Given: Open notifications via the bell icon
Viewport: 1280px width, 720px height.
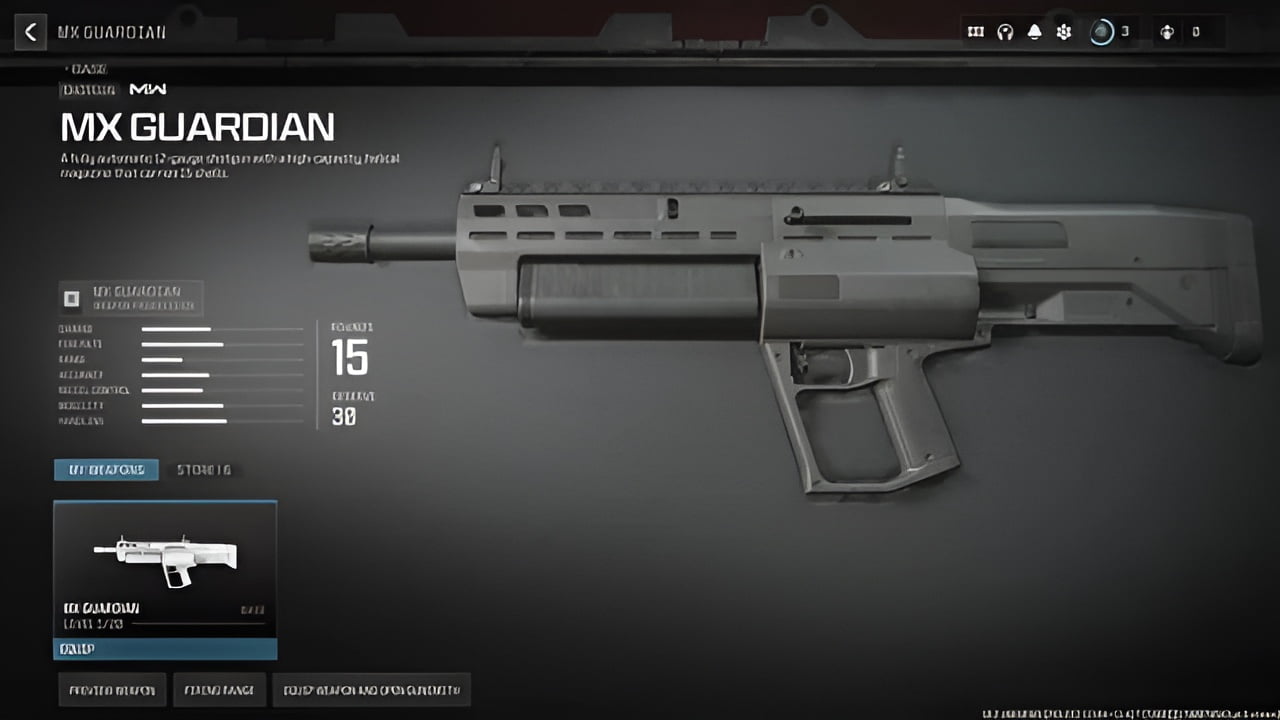Looking at the screenshot, I should [1033, 31].
